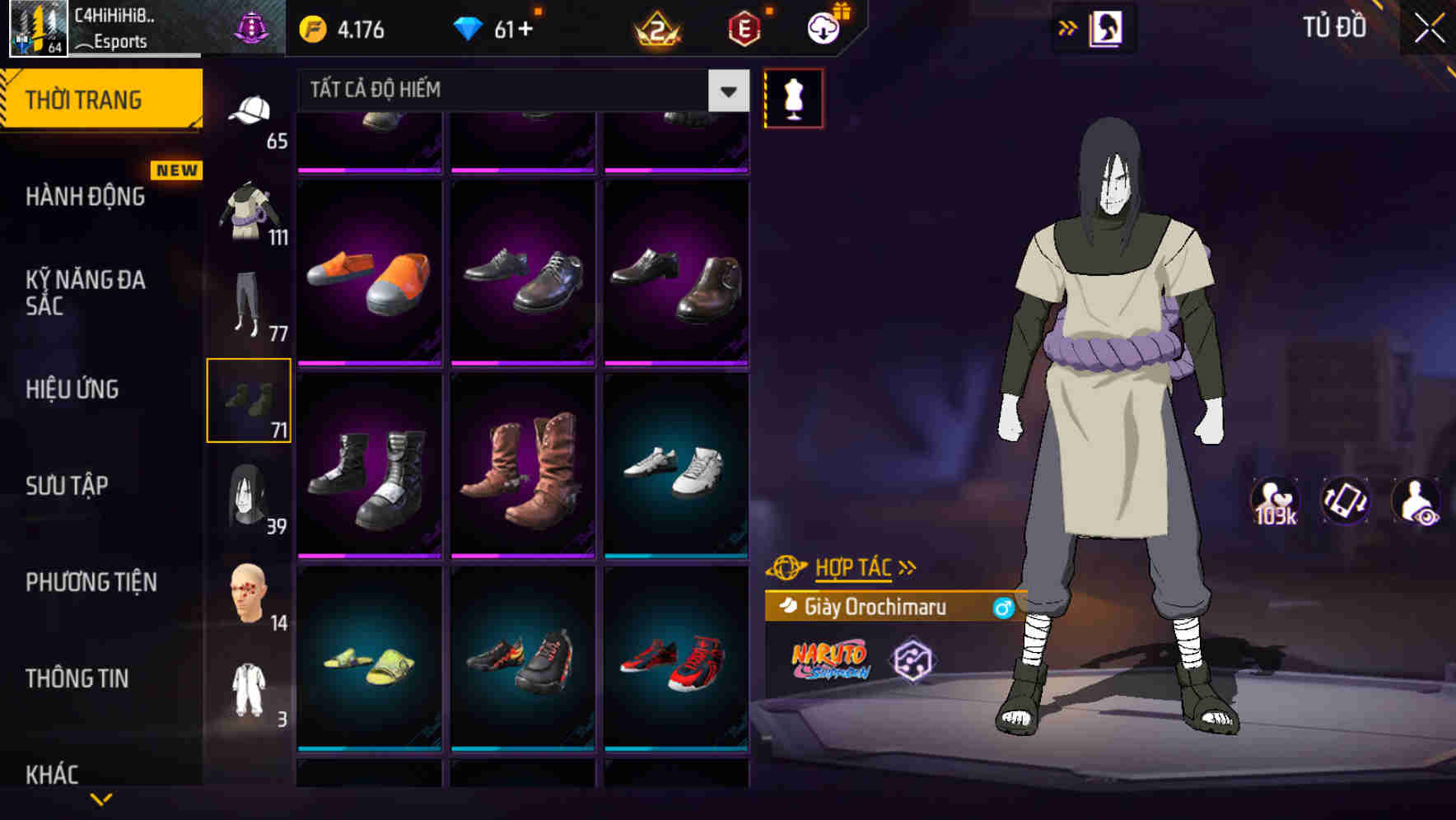Expand HỢP TÁC with the double arrows
1456x820 pixels.
click(x=909, y=566)
